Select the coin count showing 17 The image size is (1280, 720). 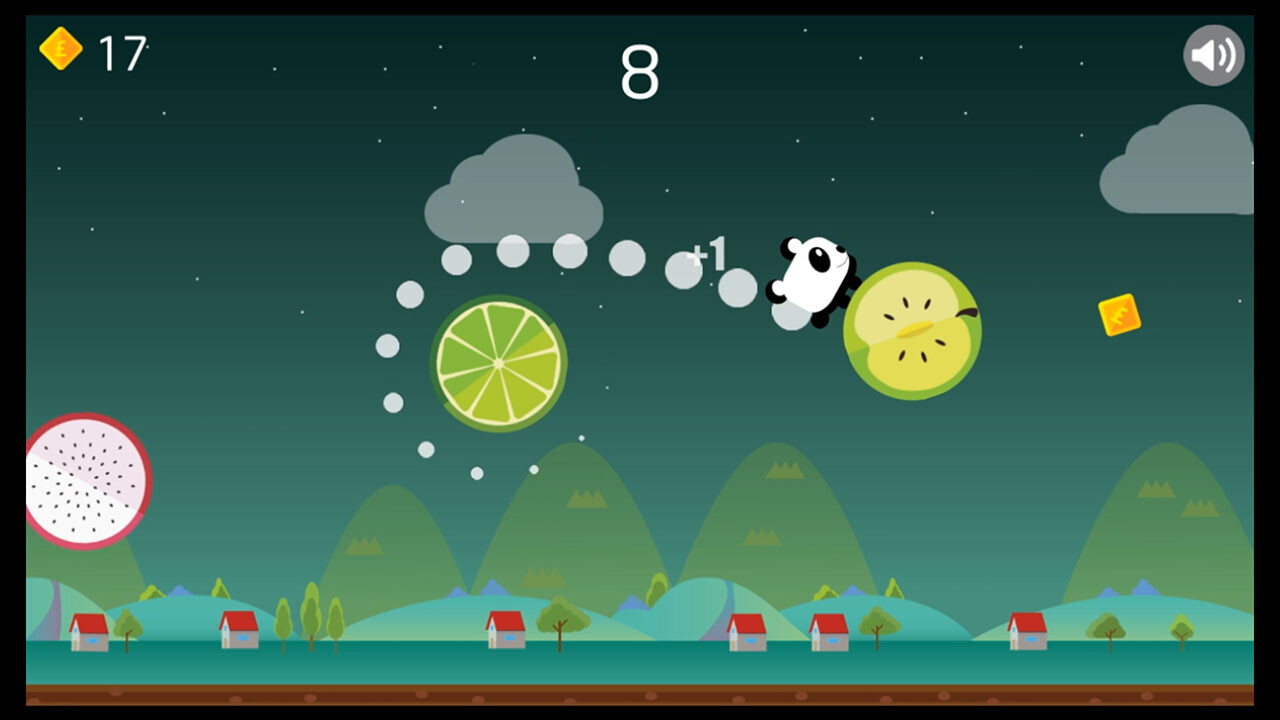point(120,52)
